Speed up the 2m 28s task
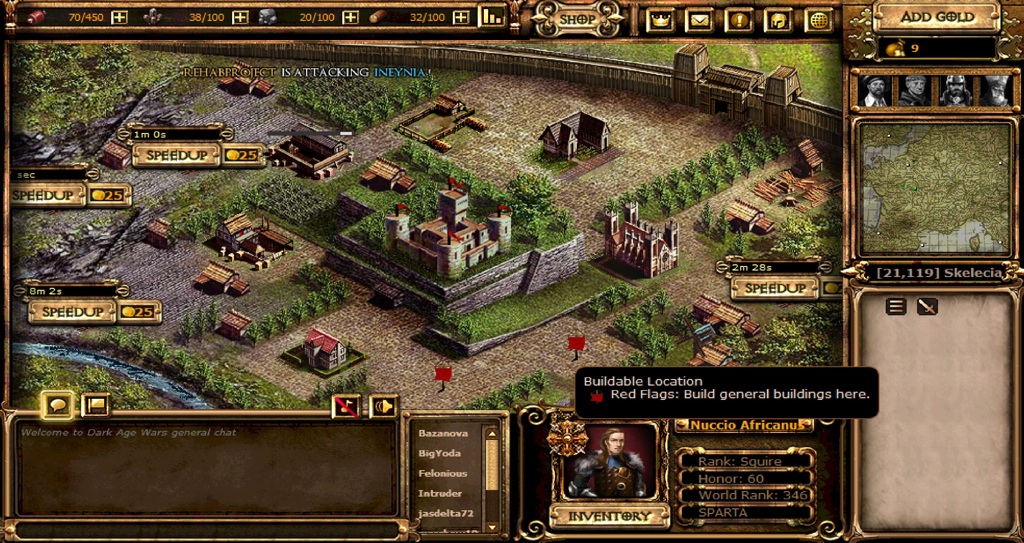Image resolution: width=1024 pixels, height=543 pixels. click(x=775, y=288)
